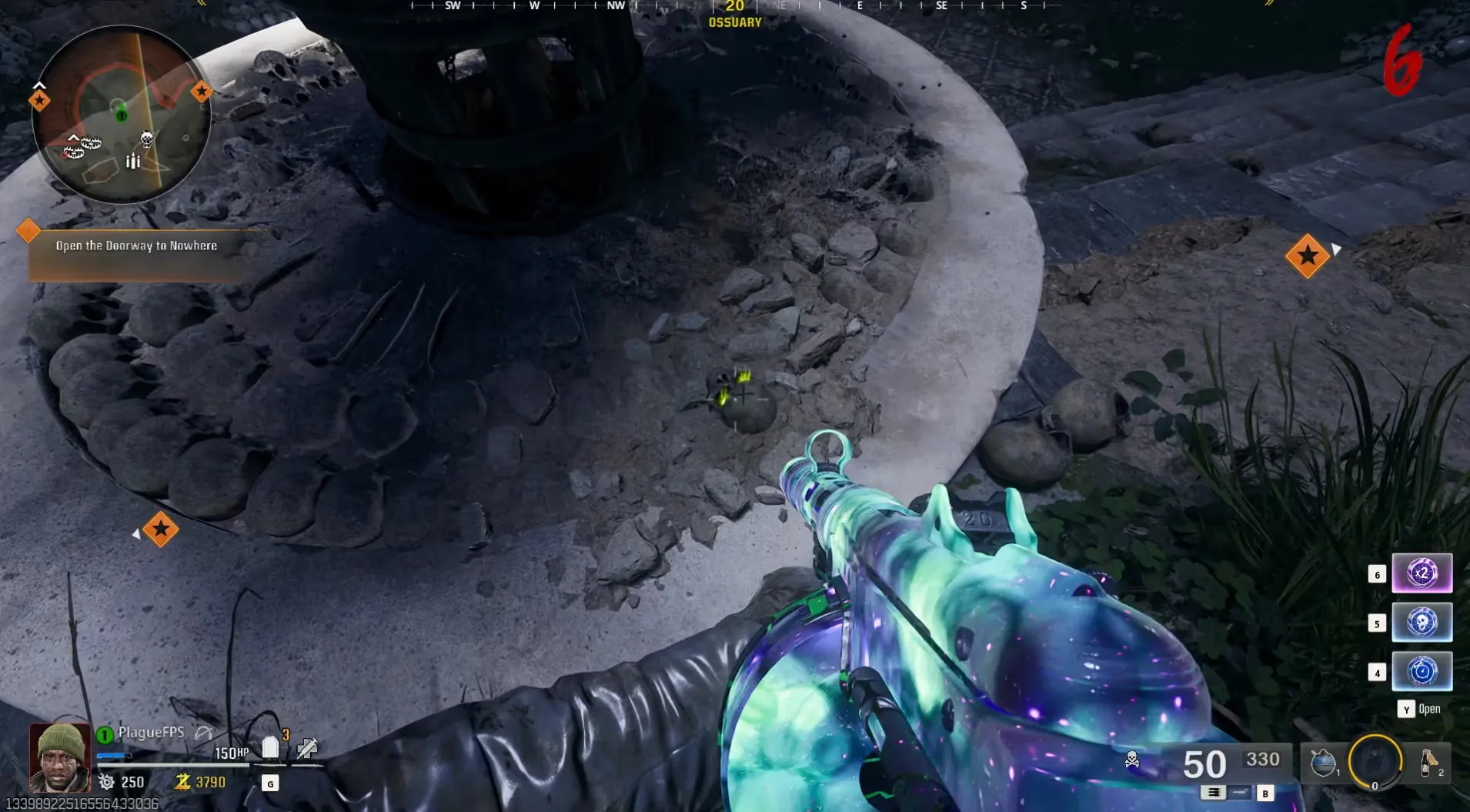
Task: Click the OSSUARY compass heading
Action: click(x=735, y=22)
